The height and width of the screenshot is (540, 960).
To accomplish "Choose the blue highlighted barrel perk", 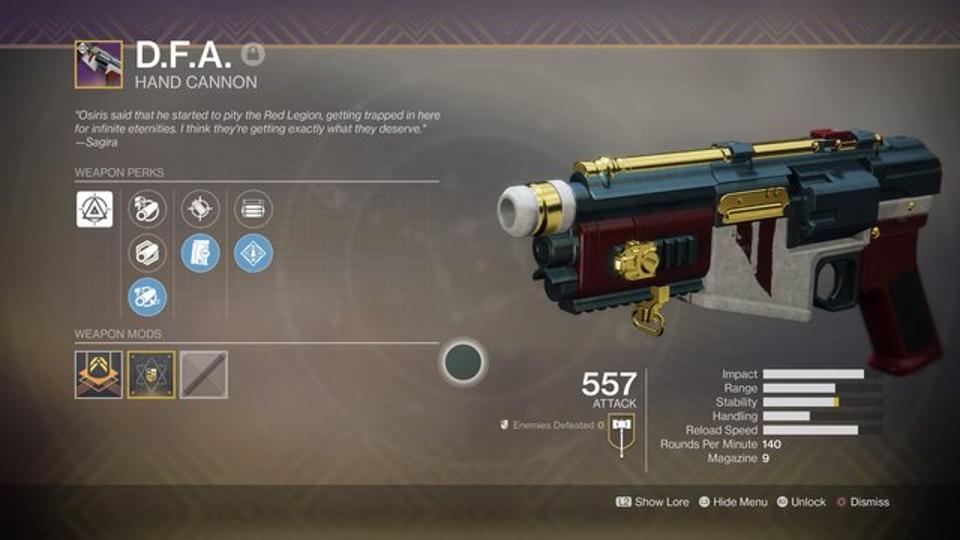I will click(x=148, y=296).
